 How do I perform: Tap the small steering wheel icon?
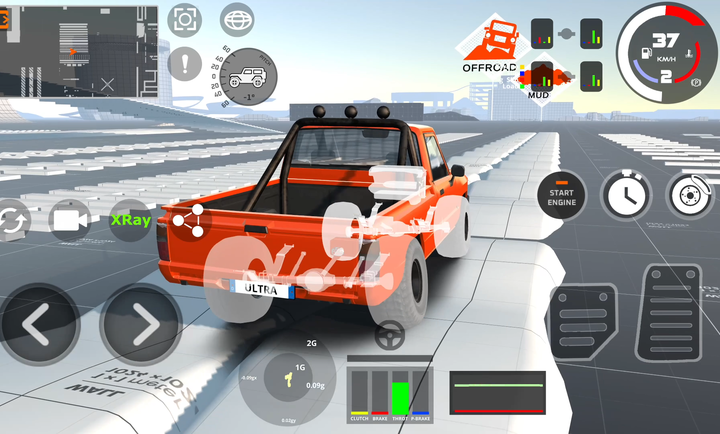click(389, 337)
